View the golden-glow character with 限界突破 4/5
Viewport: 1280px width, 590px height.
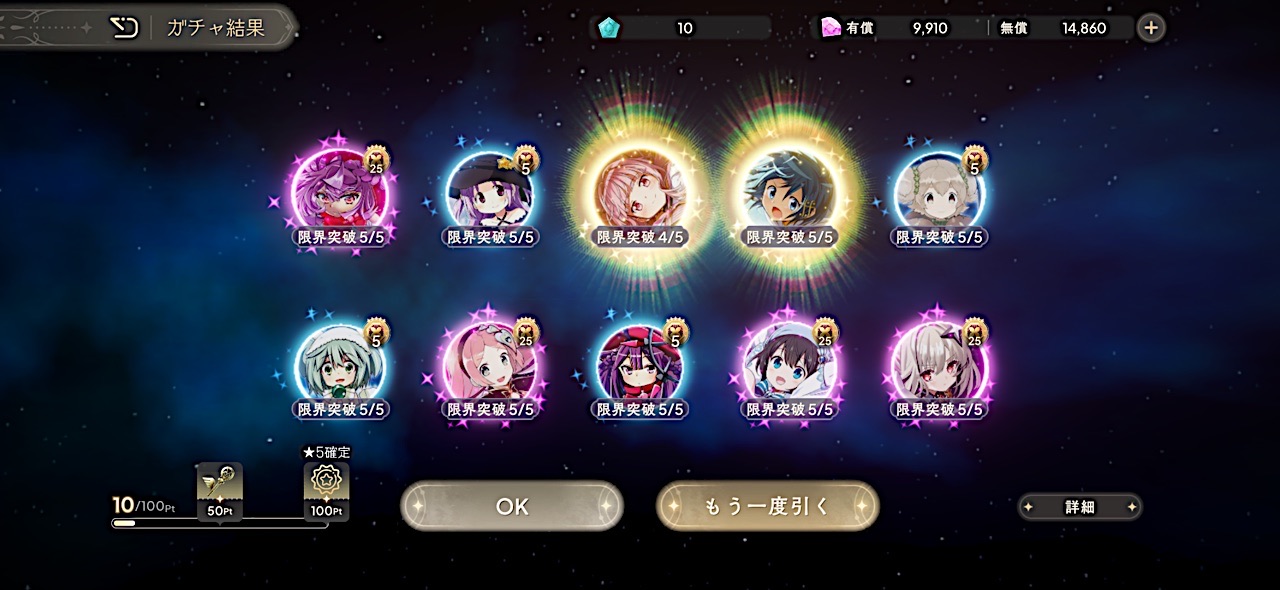[640, 190]
